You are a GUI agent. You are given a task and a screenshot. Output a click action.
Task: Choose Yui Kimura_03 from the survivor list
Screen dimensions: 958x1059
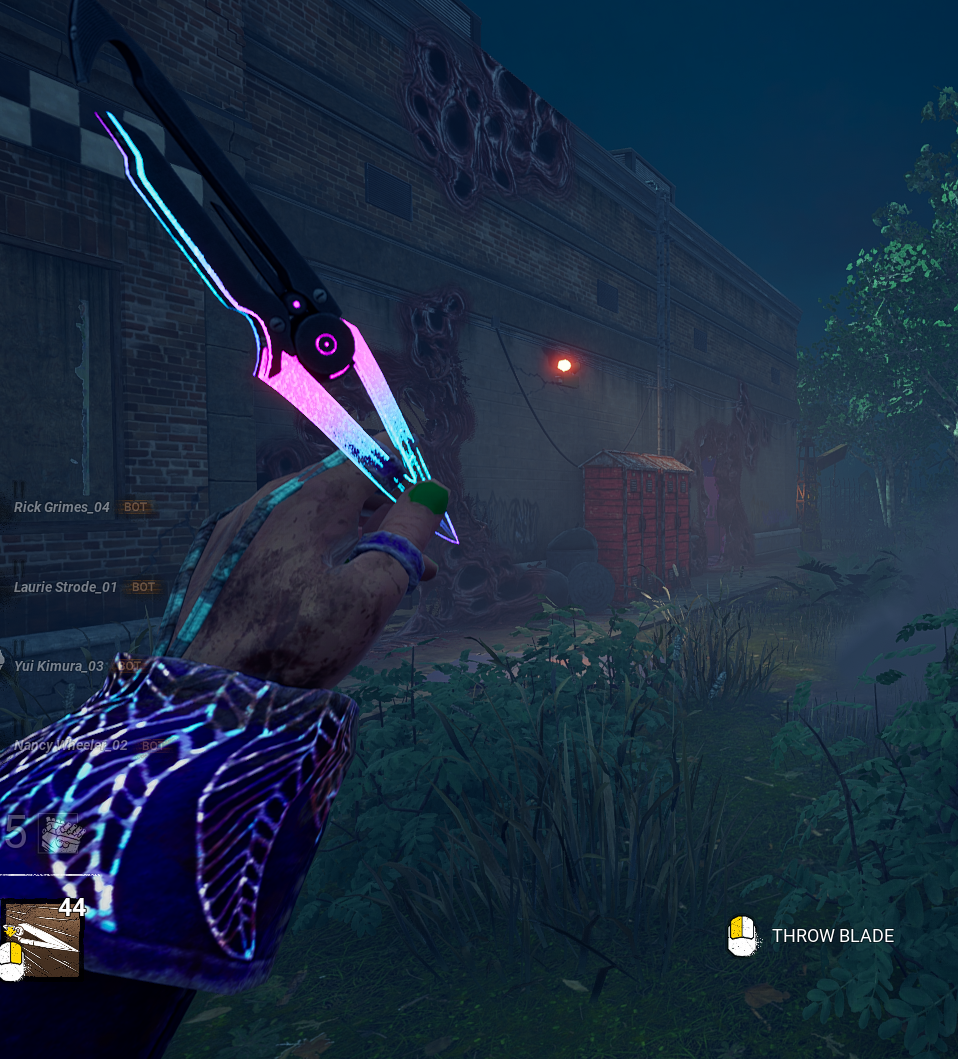click(x=59, y=666)
